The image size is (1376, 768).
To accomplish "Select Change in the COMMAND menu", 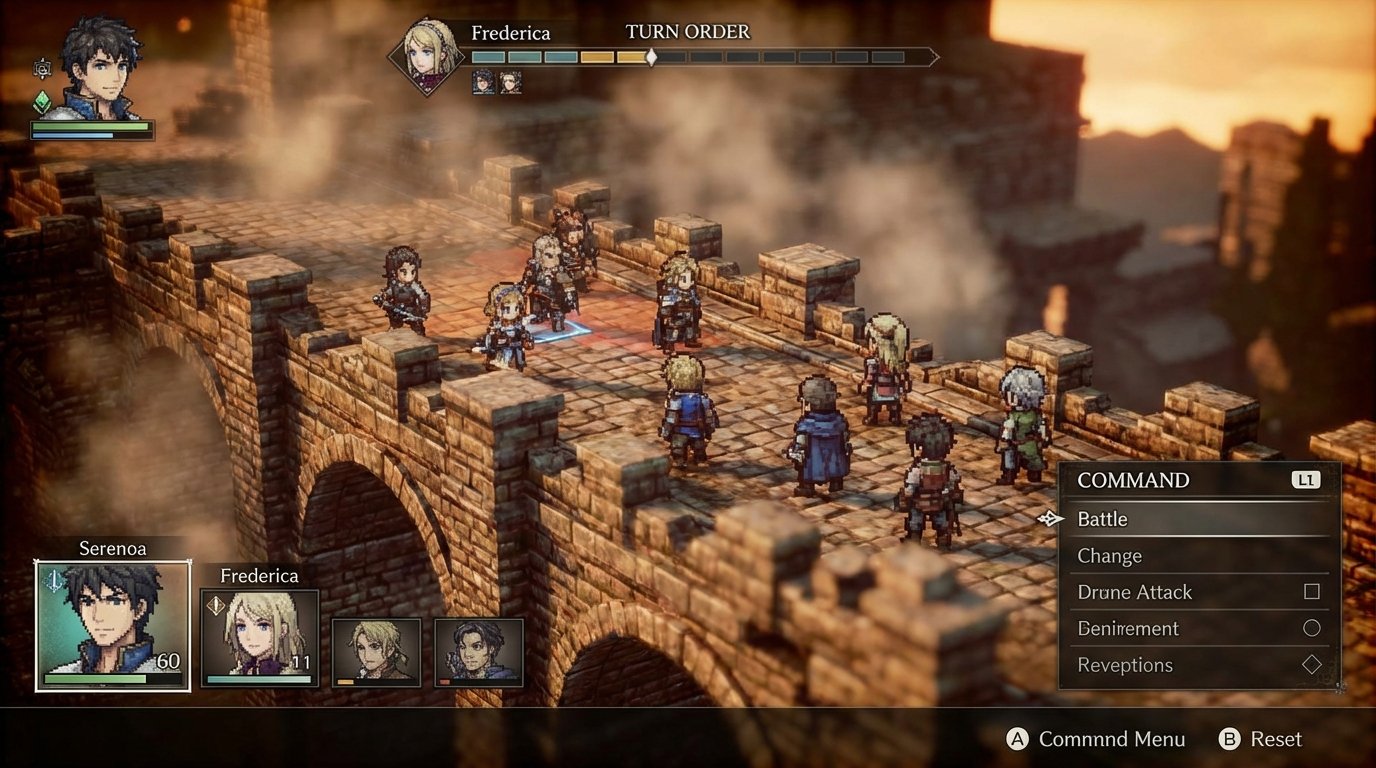I will point(1112,555).
